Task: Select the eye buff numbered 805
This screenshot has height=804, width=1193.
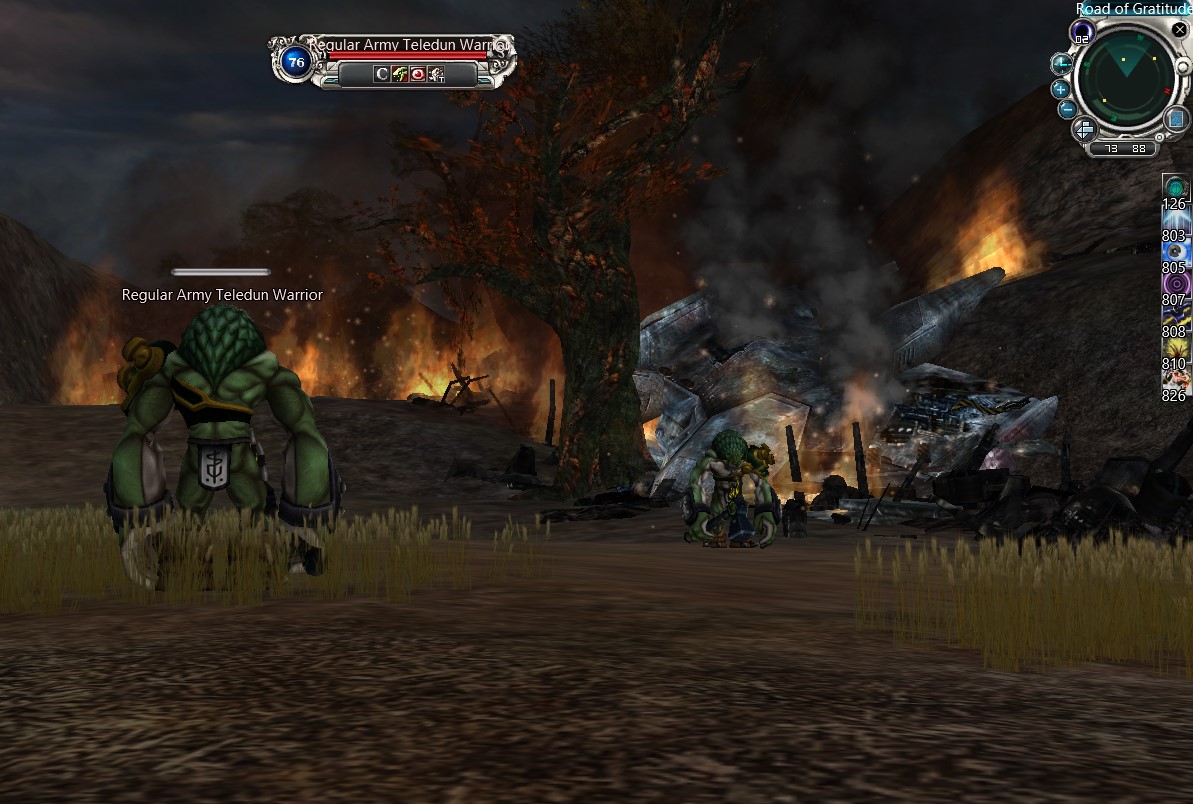Action: [x=1175, y=253]
